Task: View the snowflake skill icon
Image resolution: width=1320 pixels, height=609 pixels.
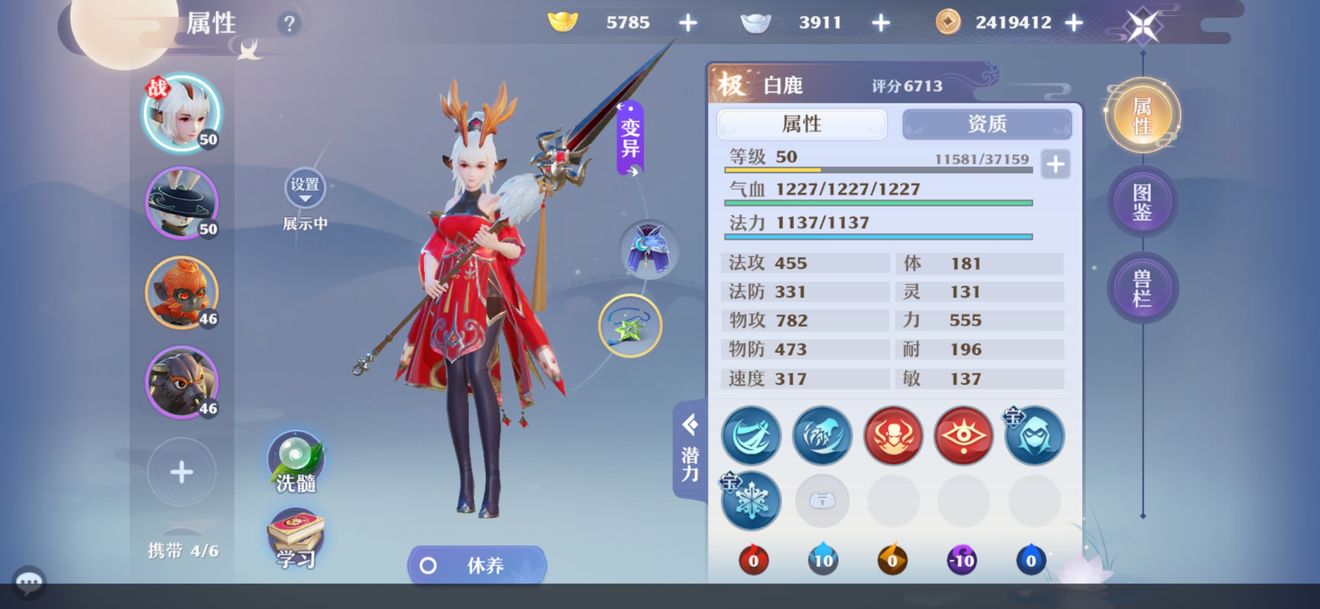Action: [751, 500]
